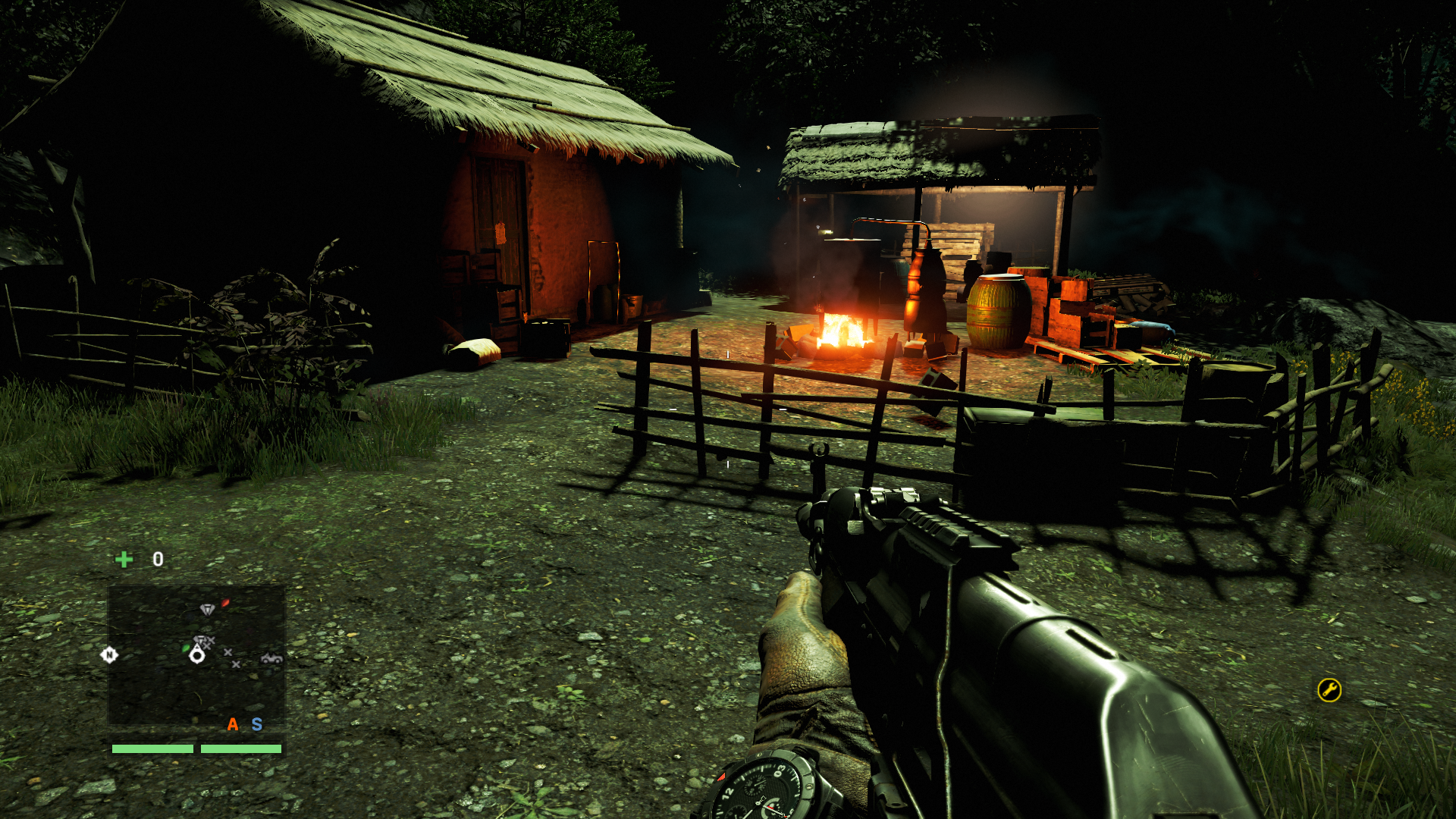1456x819 pixels.
Task: Click the yellow wrench repair icon
Action: 1329,690
